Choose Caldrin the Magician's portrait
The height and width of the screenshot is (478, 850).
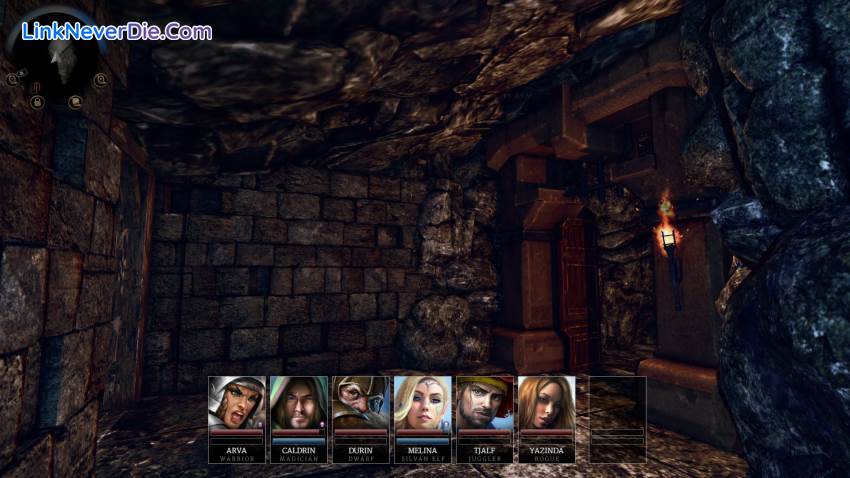pyautogui.click(x=299, y=404)
